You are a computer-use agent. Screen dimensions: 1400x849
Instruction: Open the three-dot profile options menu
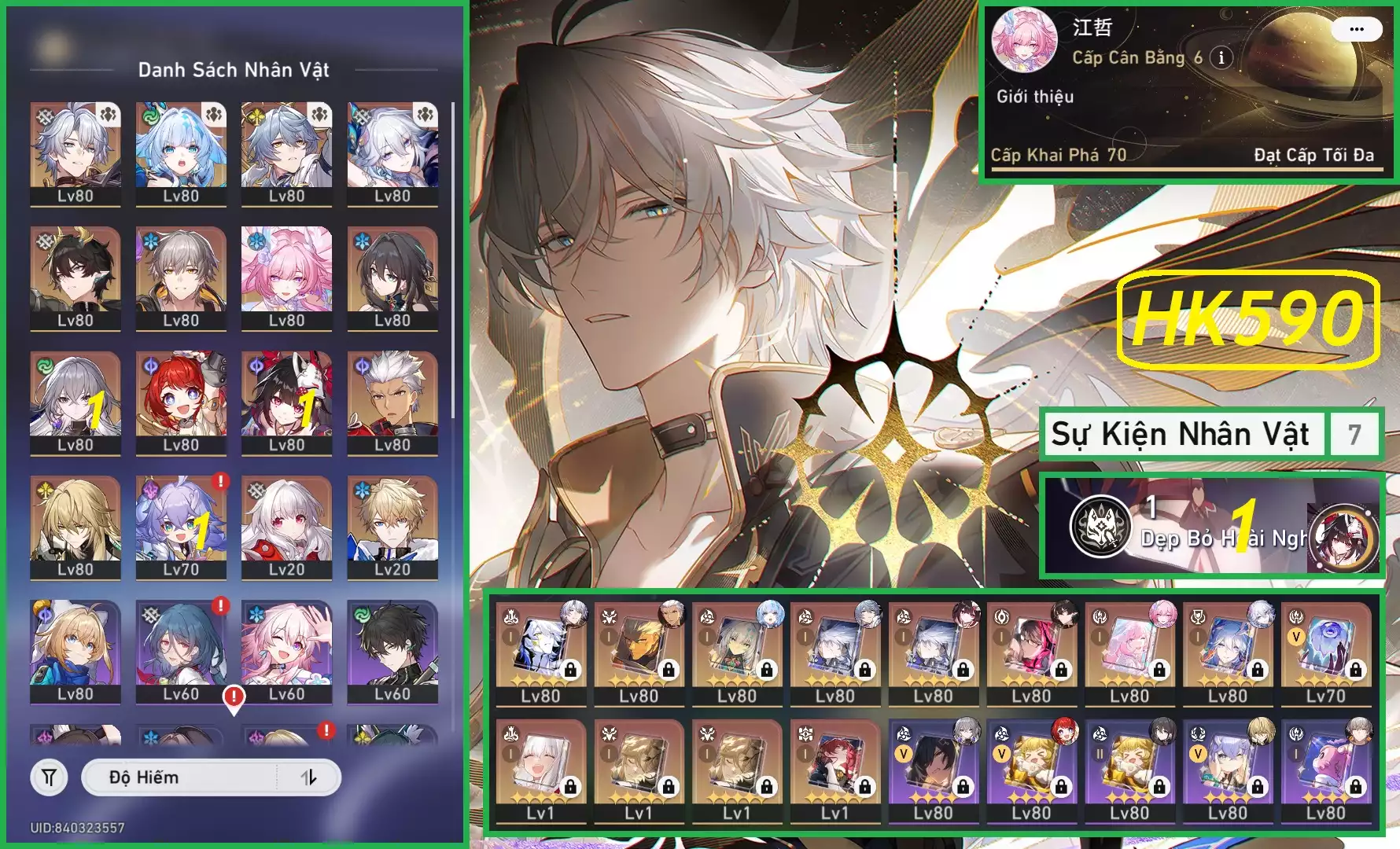(x=1356, y=30)
